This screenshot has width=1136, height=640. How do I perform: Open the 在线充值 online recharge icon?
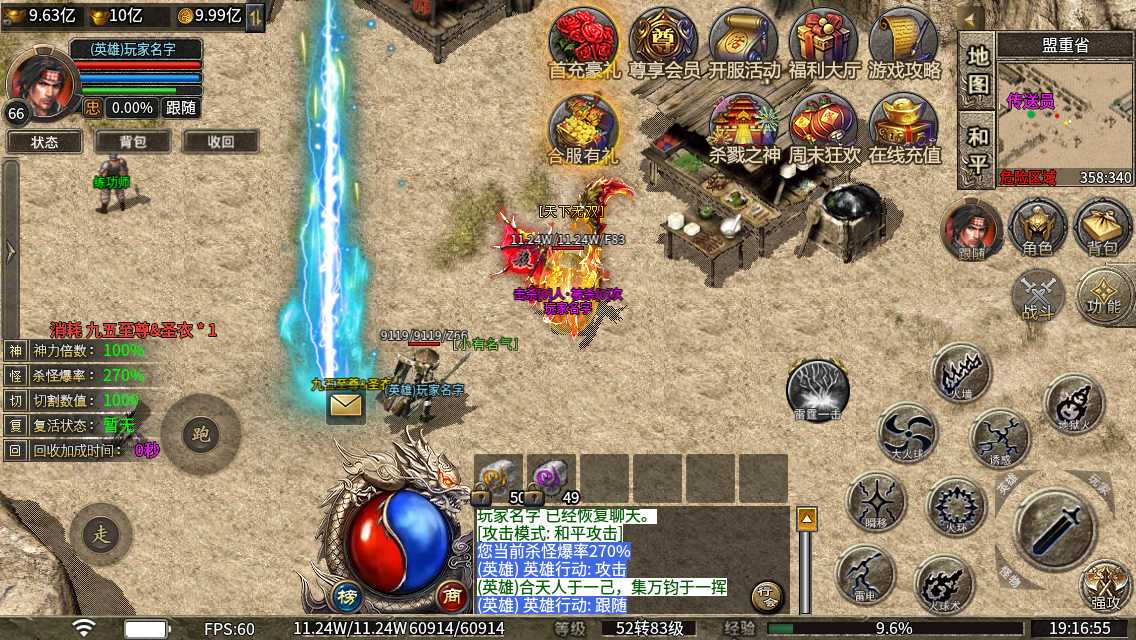coord(904,128)
